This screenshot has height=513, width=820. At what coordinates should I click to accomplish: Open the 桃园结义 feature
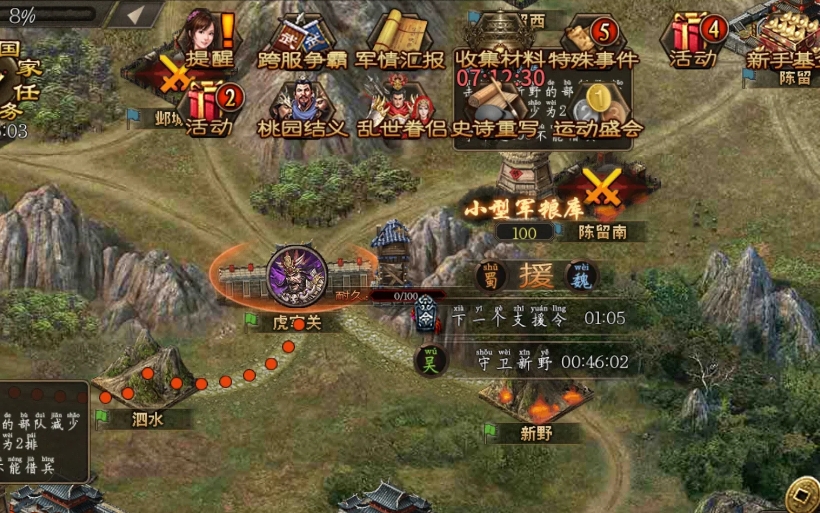[x=302, y=109]
